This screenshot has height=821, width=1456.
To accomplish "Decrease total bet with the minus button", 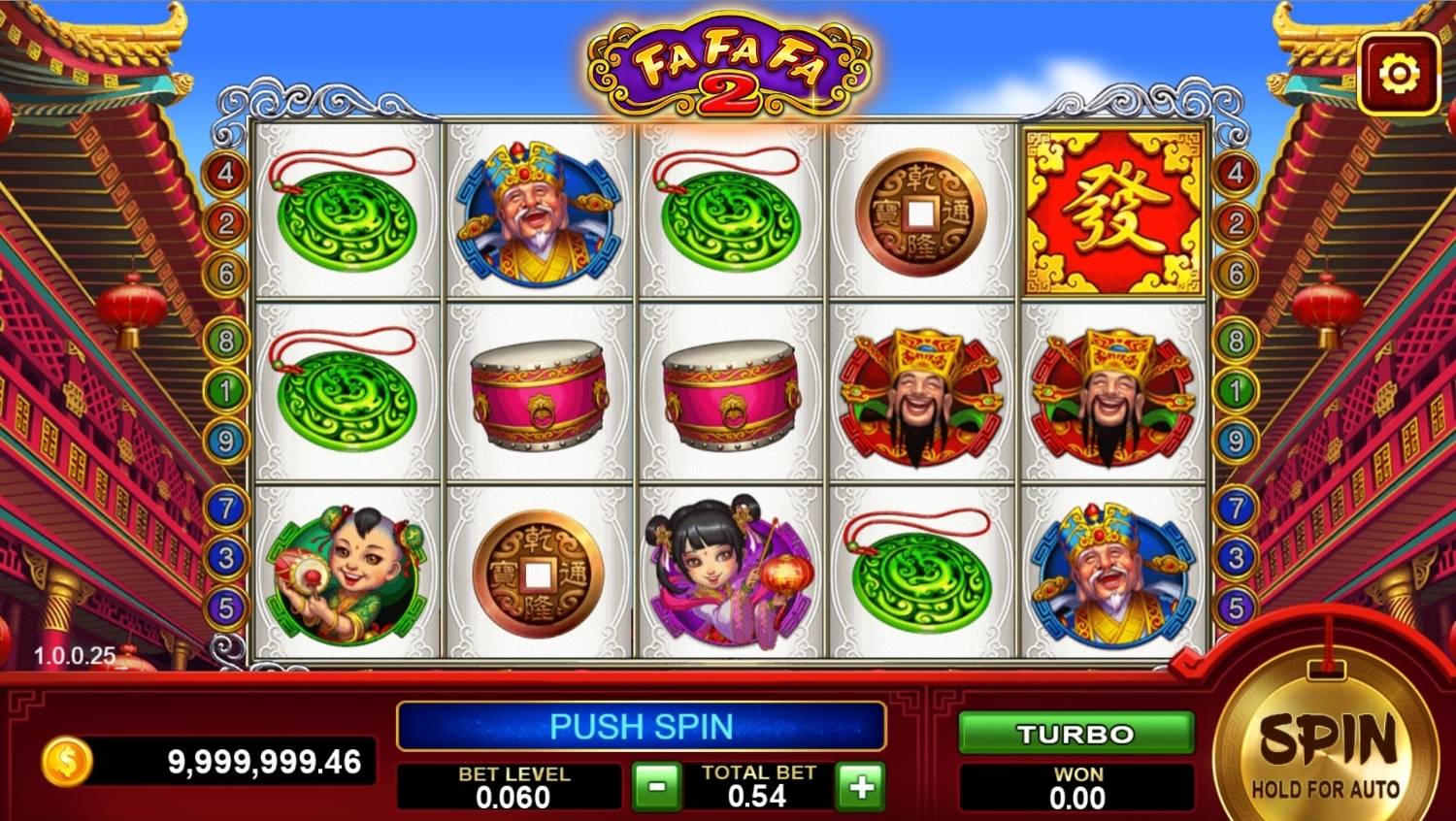I will (x=656, y=786).
